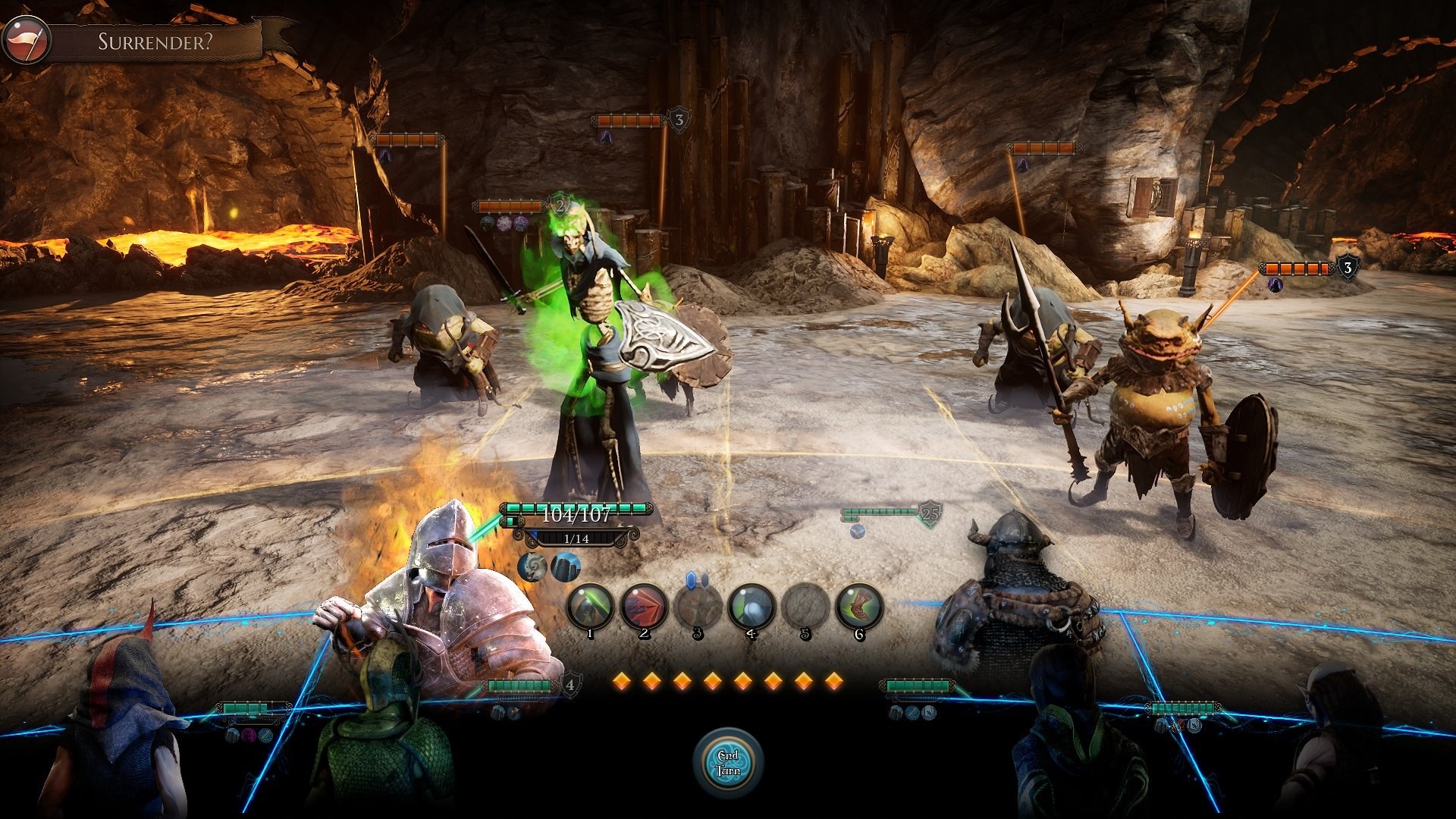This screenshot has height=819, width=1456.
Task: Click the blue crossed-swords status icon bottom left
Action: [266, 736]
